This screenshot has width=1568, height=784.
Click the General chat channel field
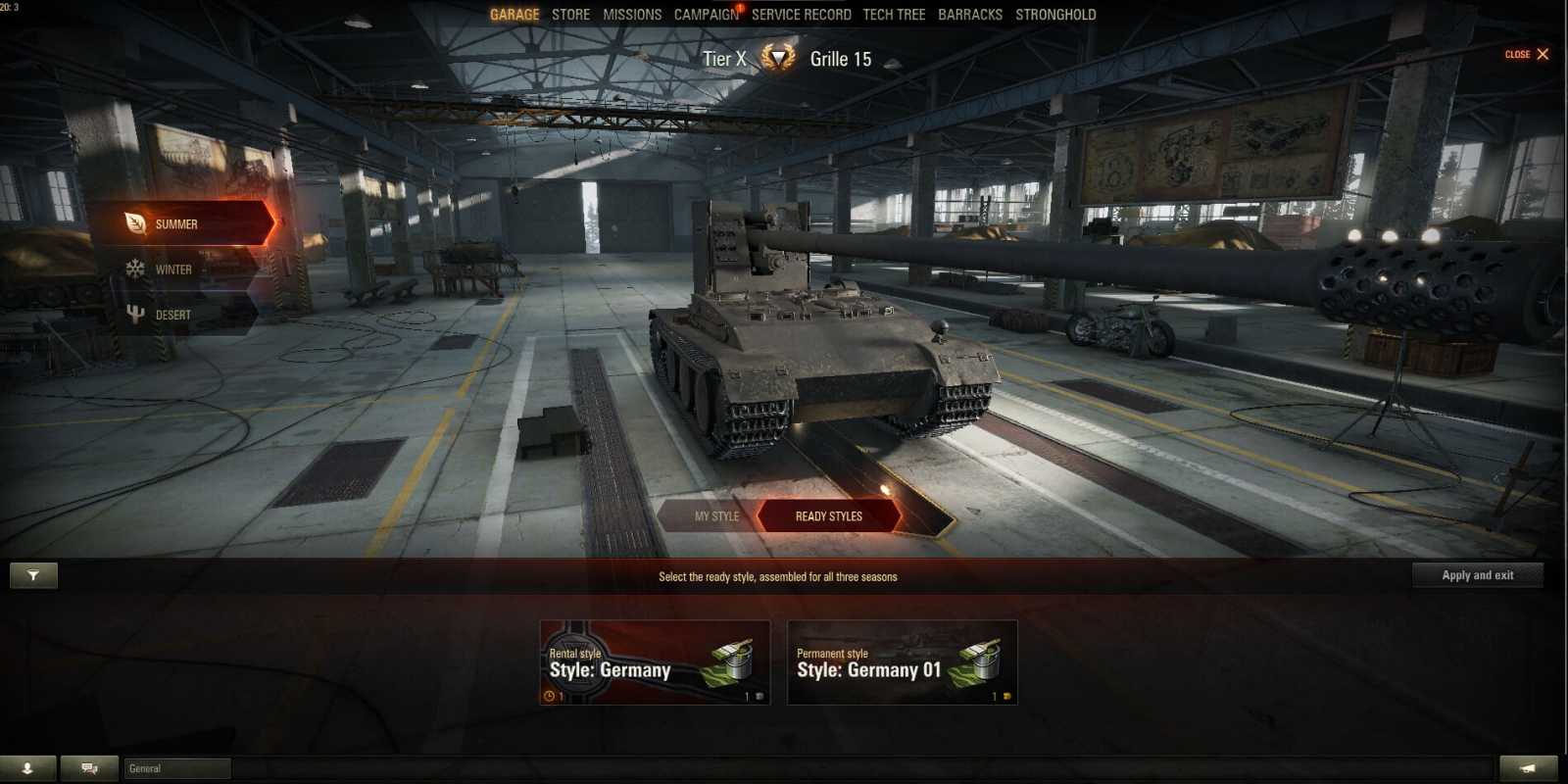(x=176, y=768)
